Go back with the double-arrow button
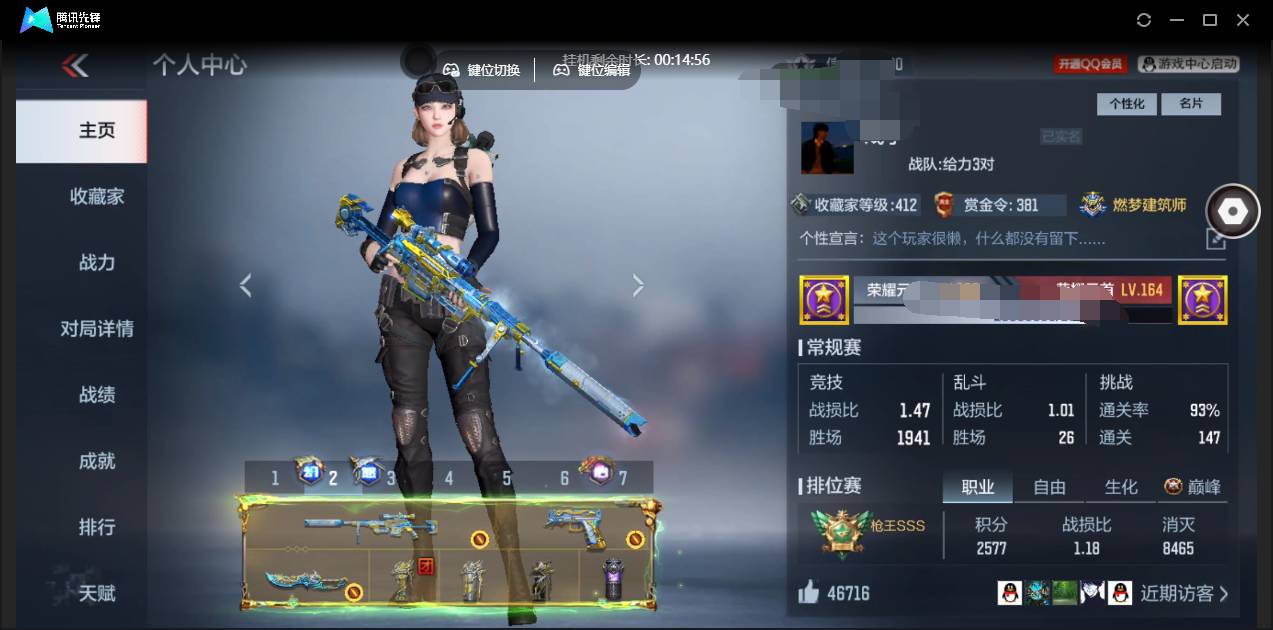The width and height of the screenshot is (1273, 630). (75, 66)
